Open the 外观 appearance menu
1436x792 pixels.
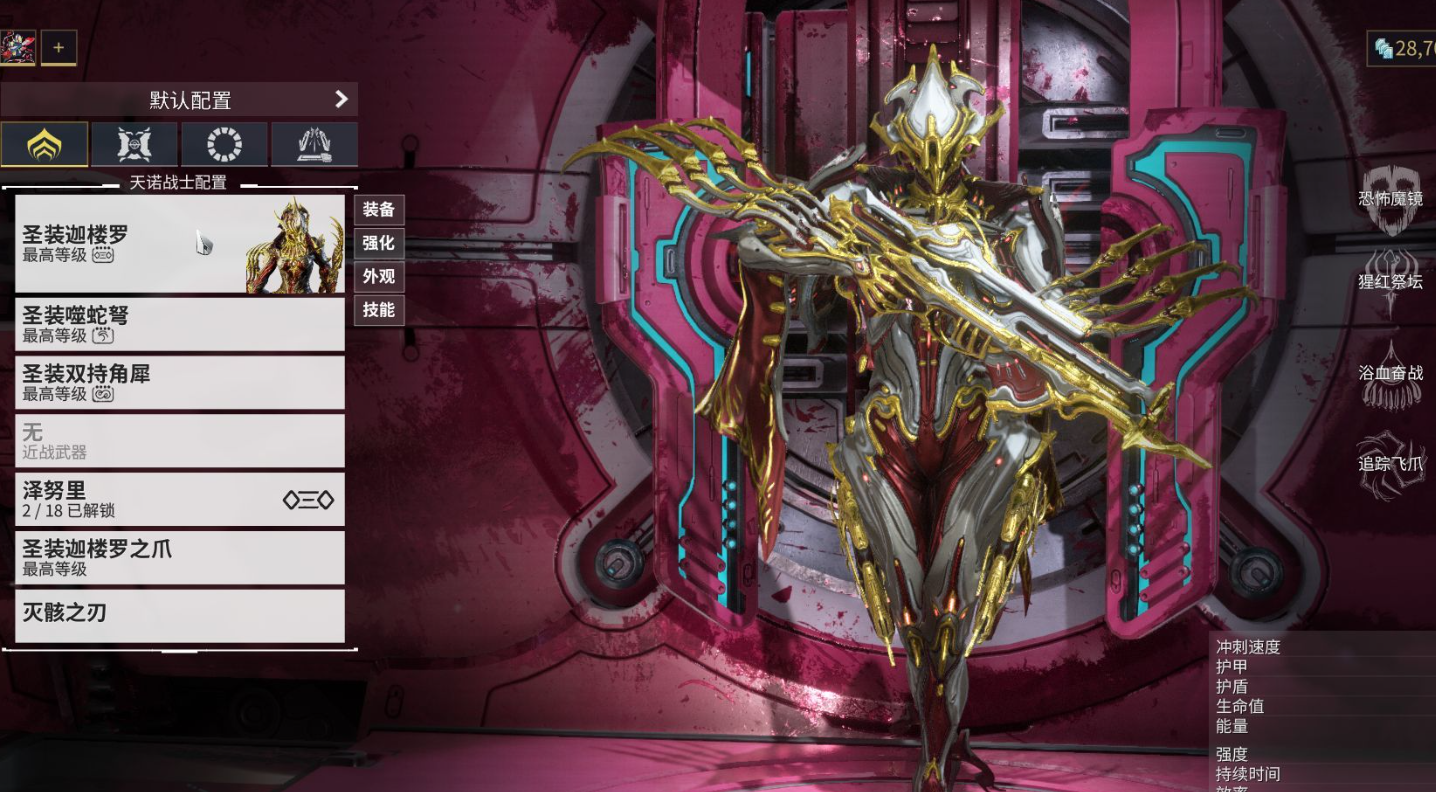tap(379, 276)
